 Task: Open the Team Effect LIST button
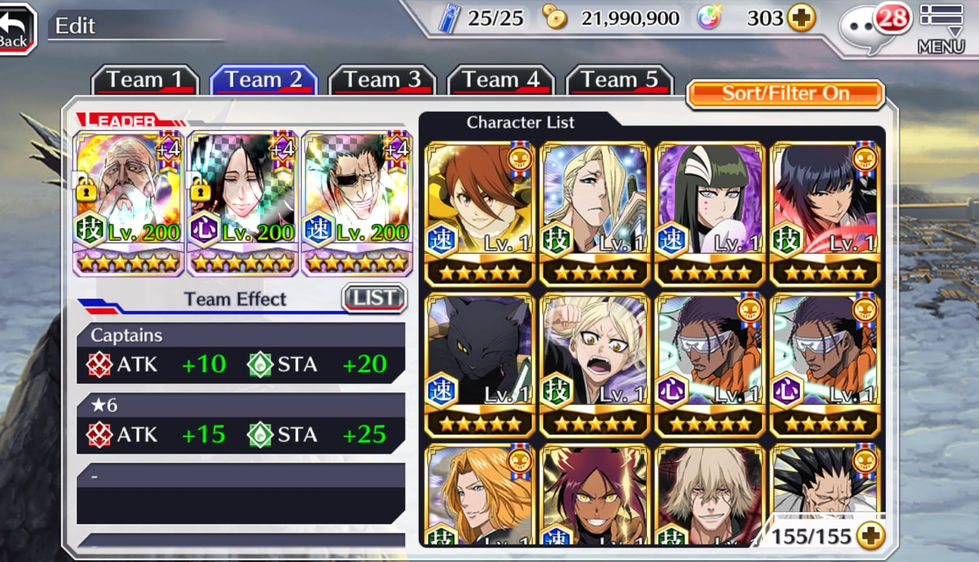(x=374, y=298)
